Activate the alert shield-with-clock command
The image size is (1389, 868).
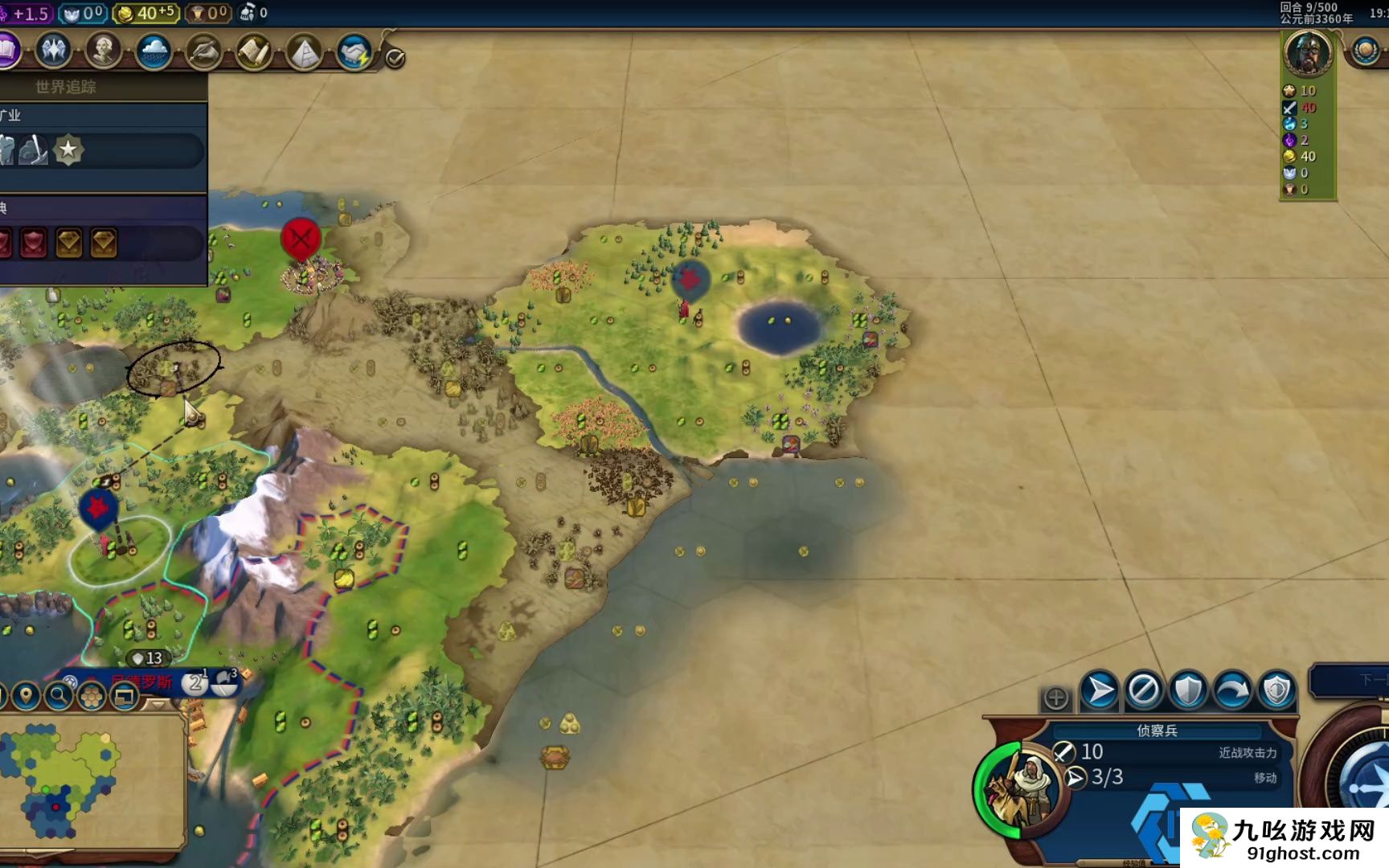click(1276, 690)
